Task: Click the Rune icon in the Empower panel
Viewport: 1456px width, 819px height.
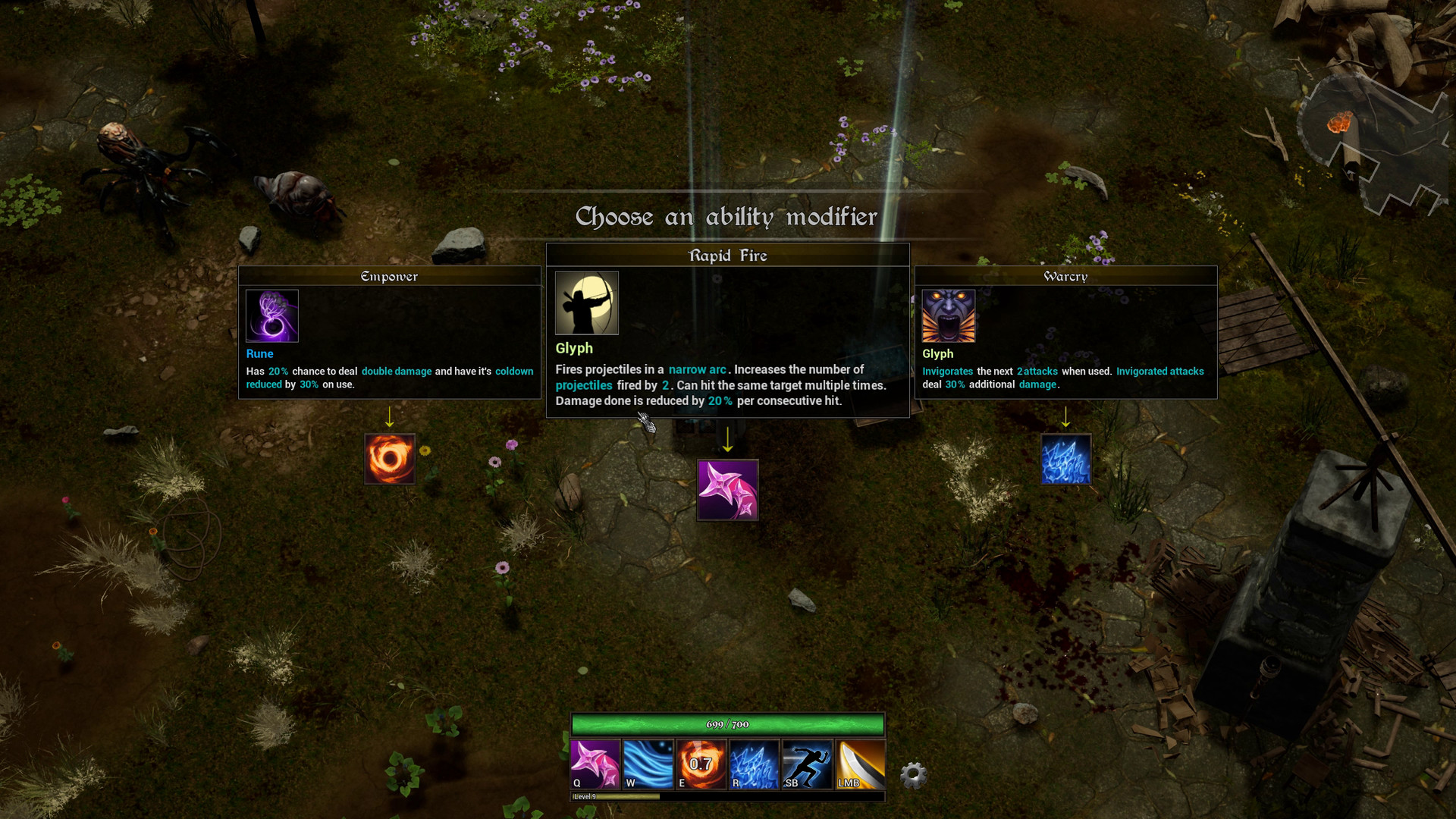Action: pyautogui.click(x=271, y=315)
